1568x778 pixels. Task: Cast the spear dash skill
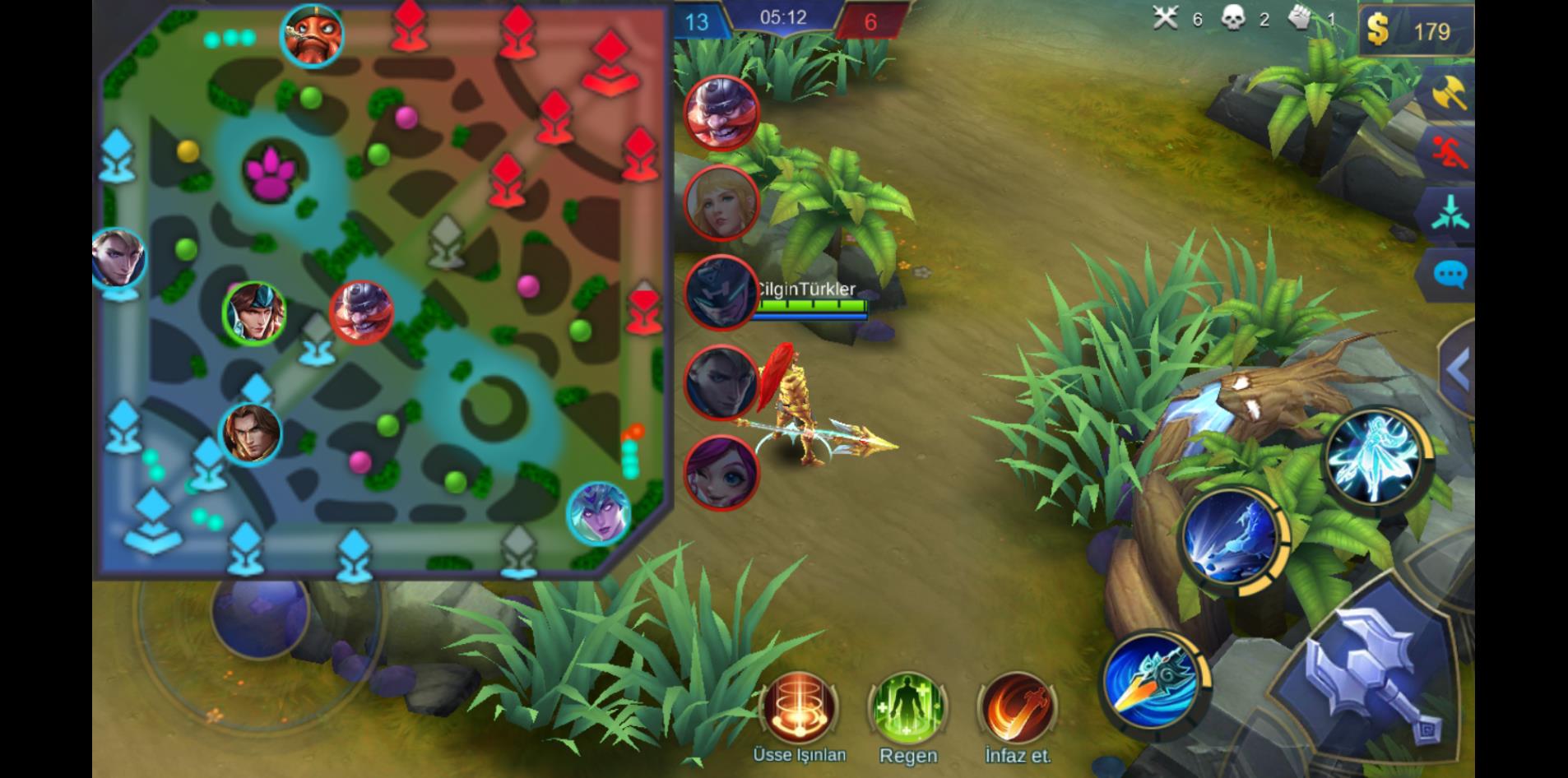[x=1152, y=682]
